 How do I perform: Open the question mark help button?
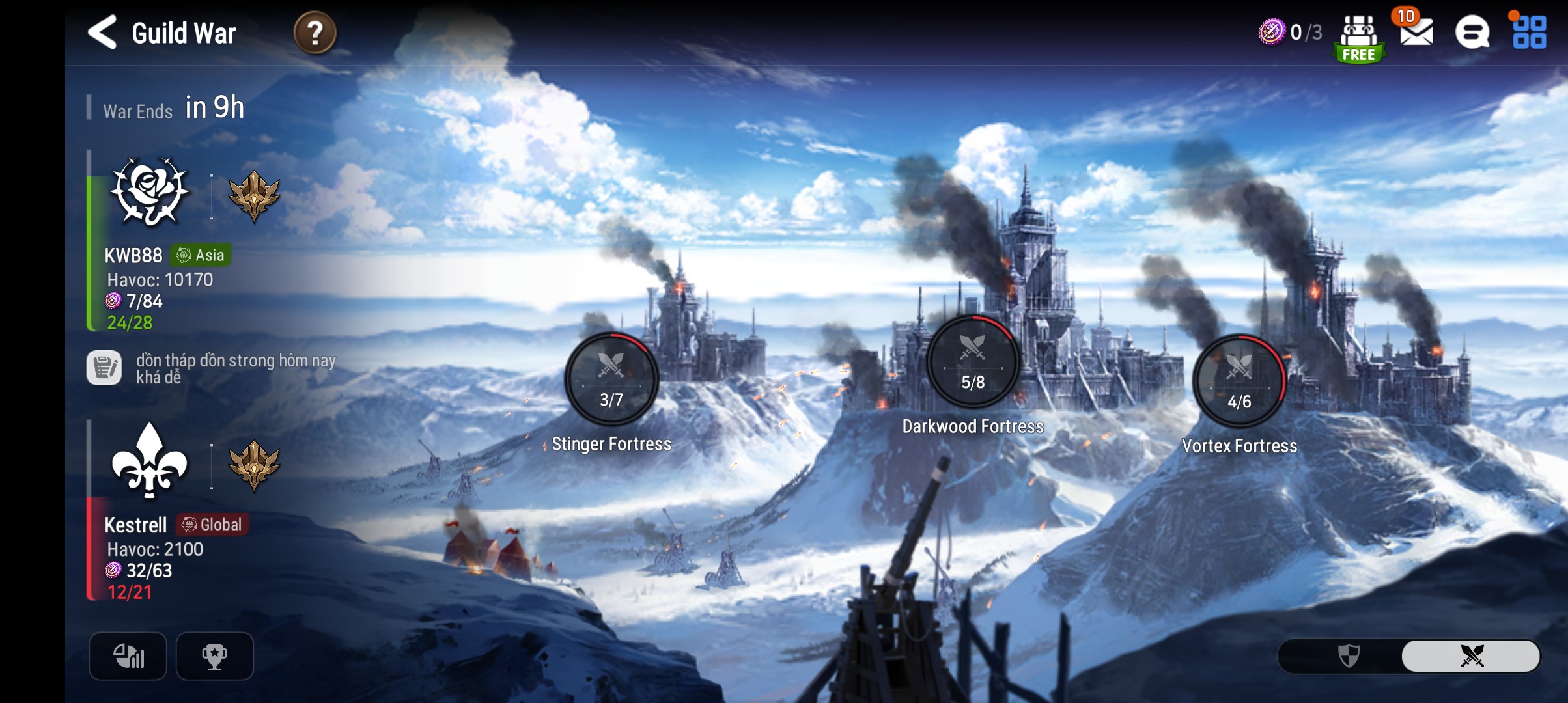pos(315,33)
